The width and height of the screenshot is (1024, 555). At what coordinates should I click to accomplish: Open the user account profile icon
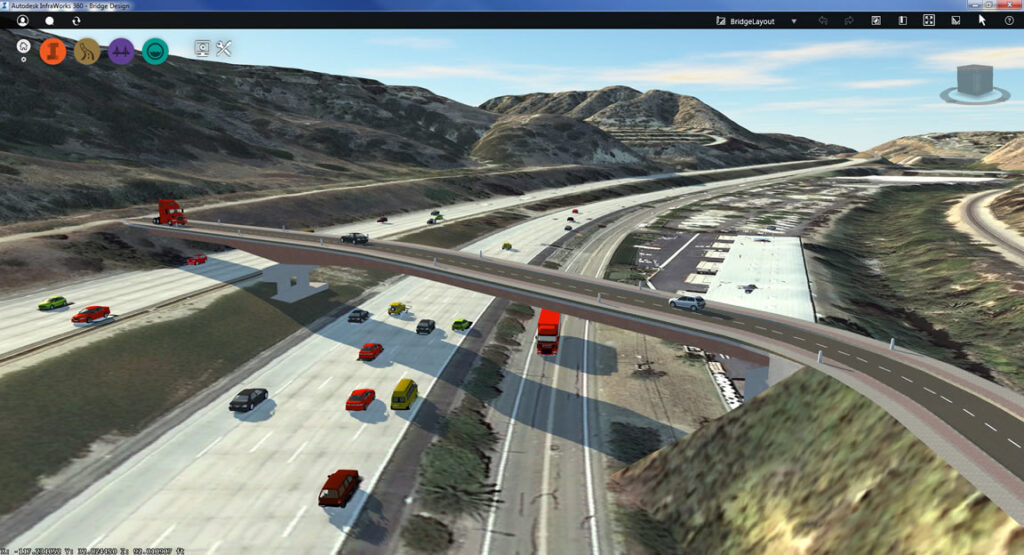pyautogui.click(x=22, y=20)
